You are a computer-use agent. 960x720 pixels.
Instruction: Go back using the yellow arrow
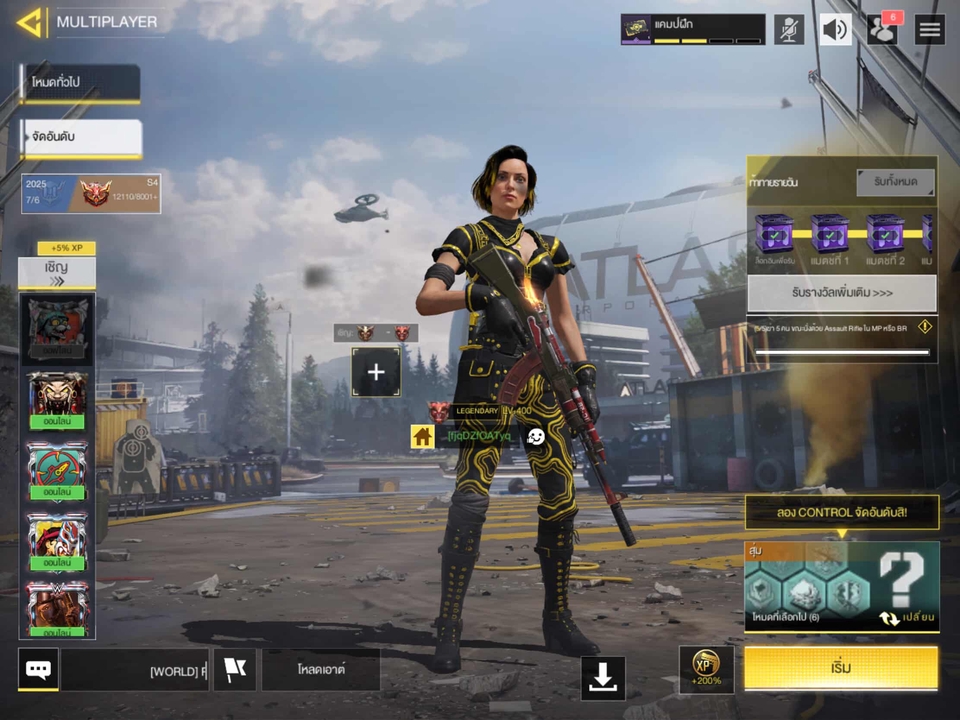tap(29, 22)
